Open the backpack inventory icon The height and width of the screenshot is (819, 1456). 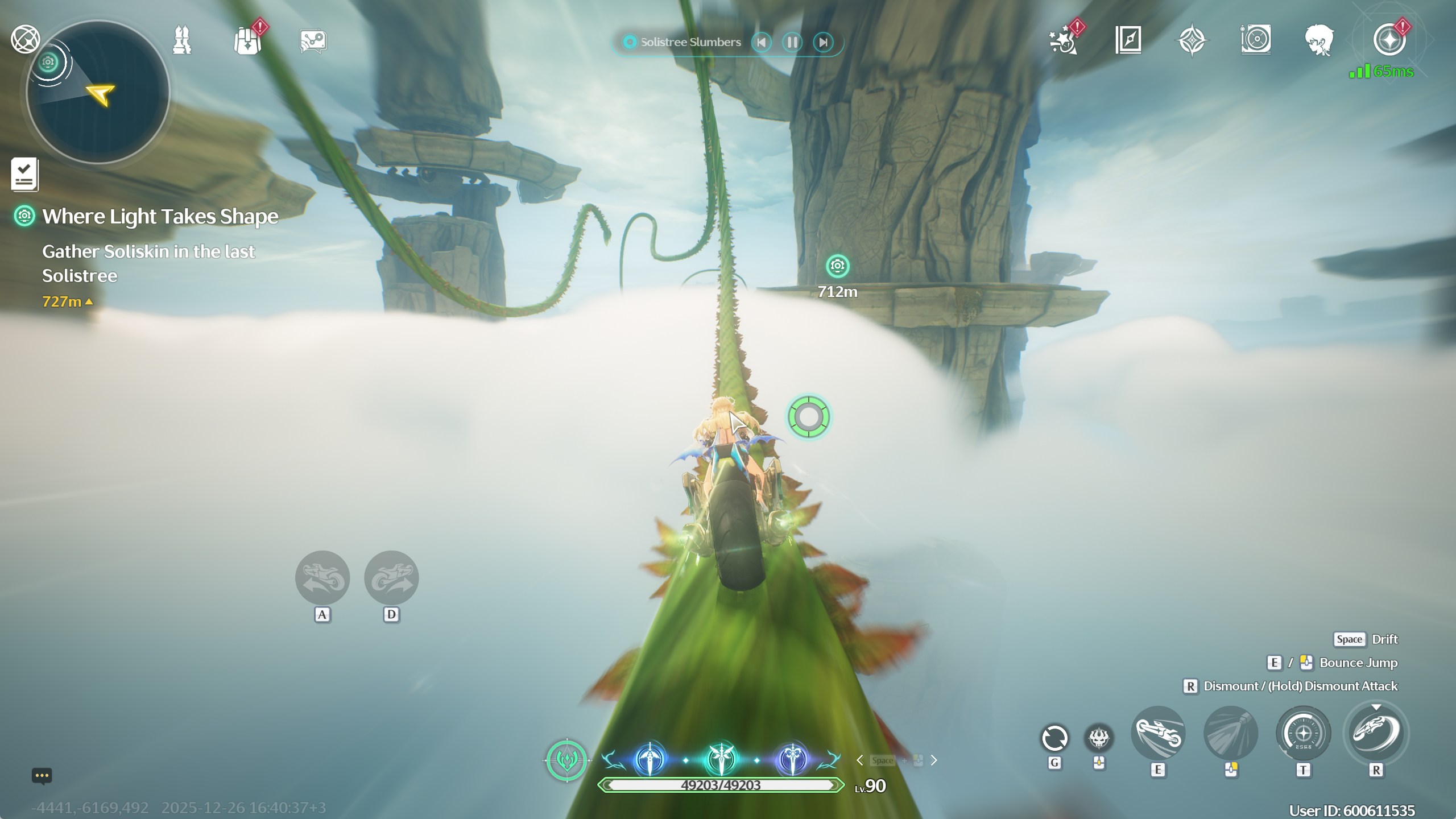pos(247,41)
